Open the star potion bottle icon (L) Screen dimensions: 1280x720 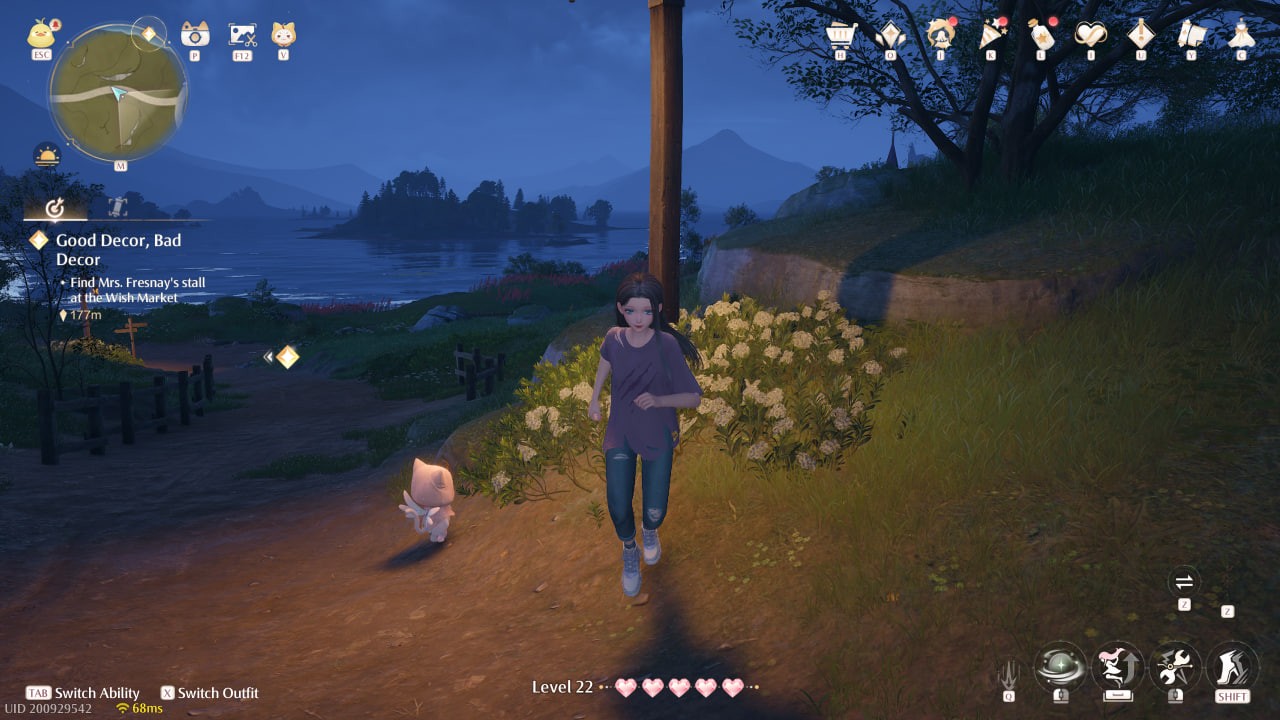tap(1040, 35)
